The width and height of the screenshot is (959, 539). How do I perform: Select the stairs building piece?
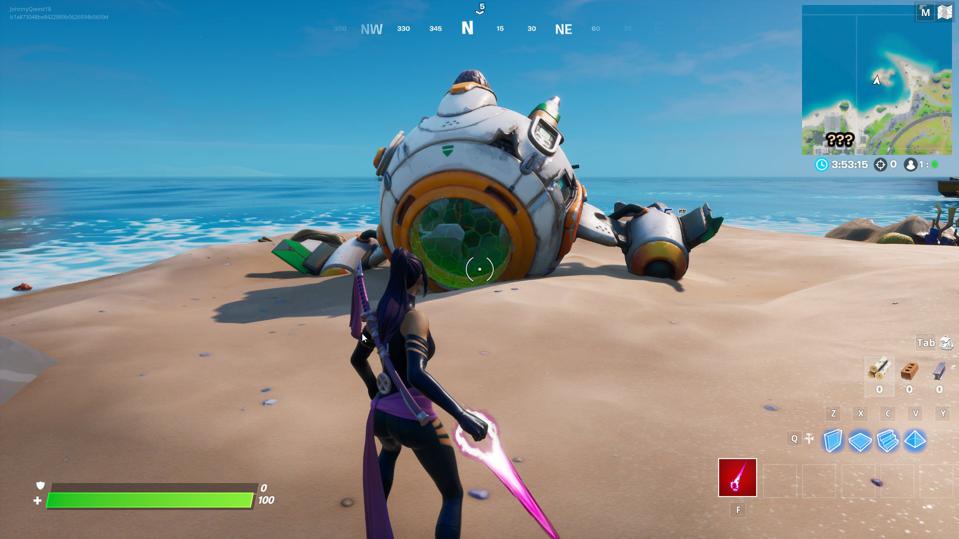[x=888, y=441]
